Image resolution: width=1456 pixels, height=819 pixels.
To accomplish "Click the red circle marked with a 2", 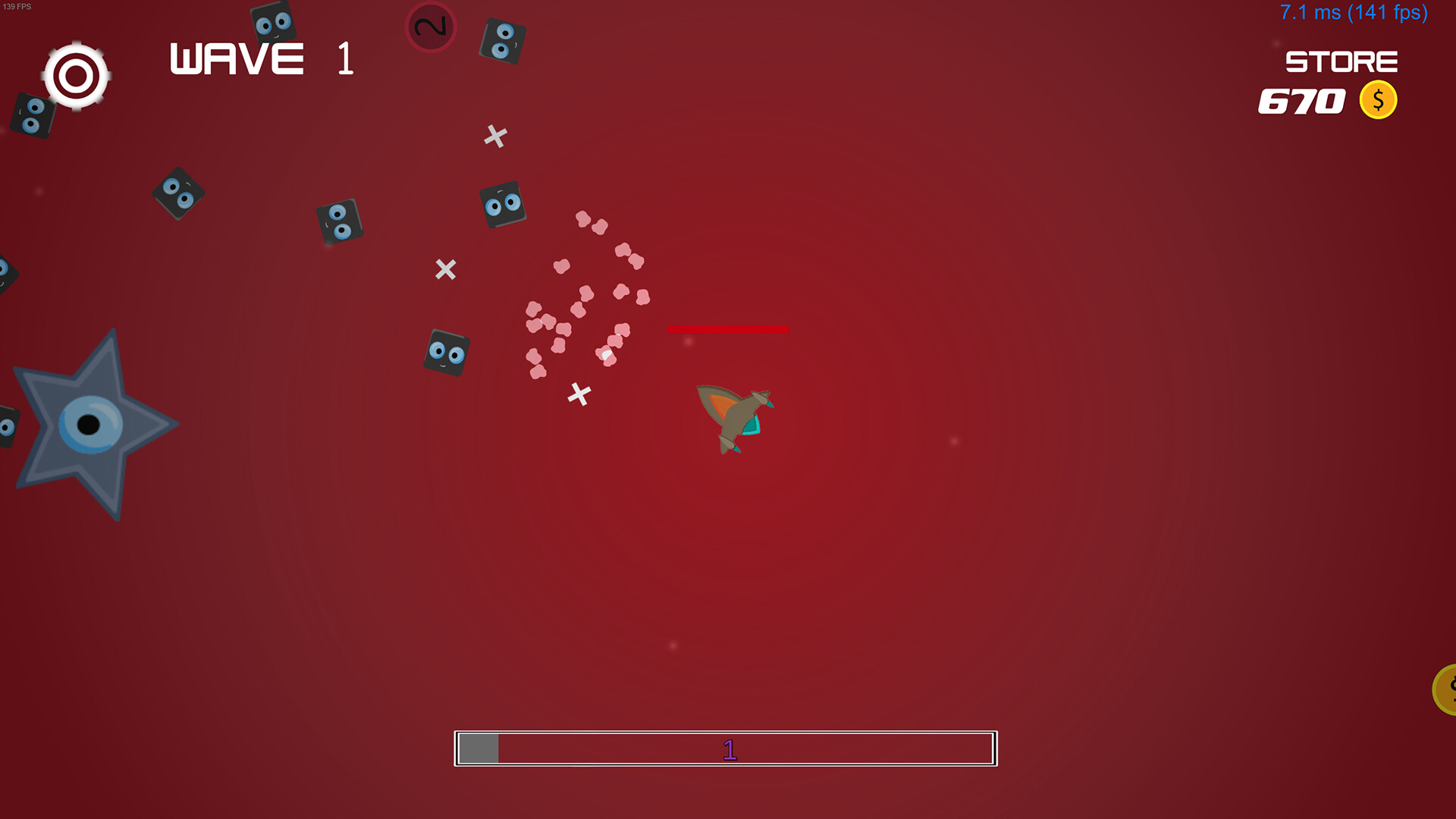I will pos(430,27).
